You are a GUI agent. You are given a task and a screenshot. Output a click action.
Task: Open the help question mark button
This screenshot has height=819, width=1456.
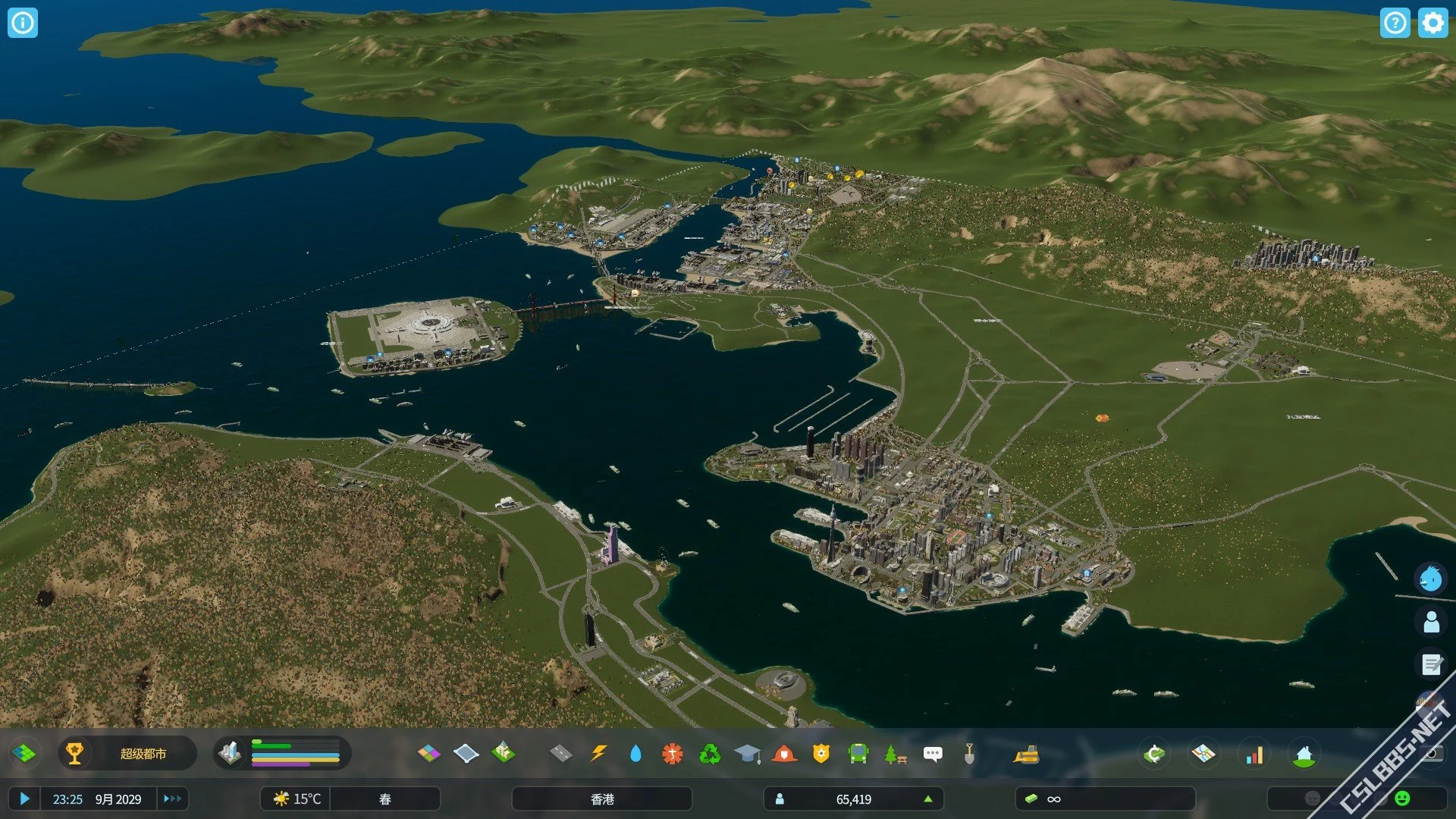click(1395, 23)
